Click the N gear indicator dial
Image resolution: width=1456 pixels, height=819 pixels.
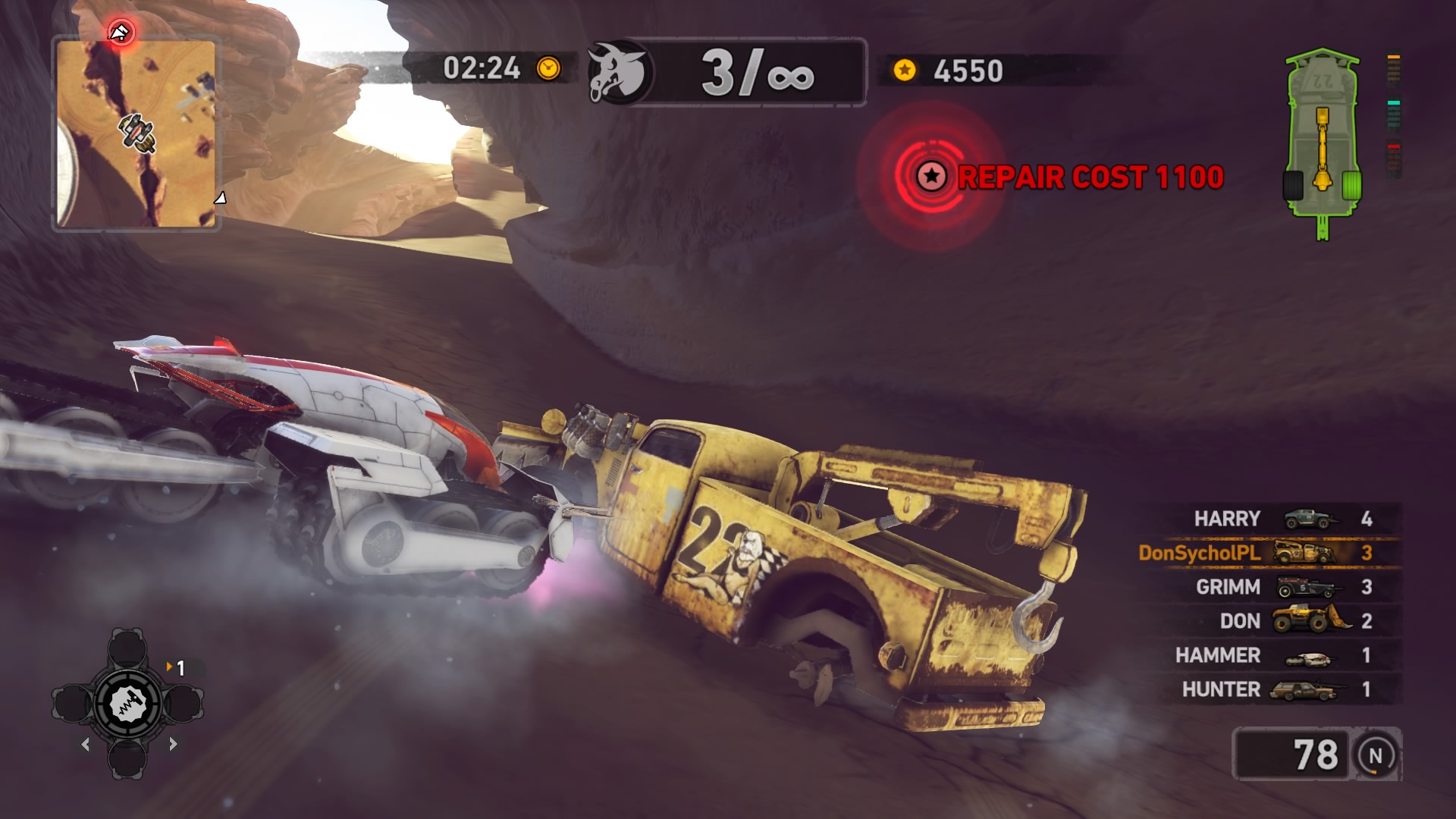pos(1376,755)
